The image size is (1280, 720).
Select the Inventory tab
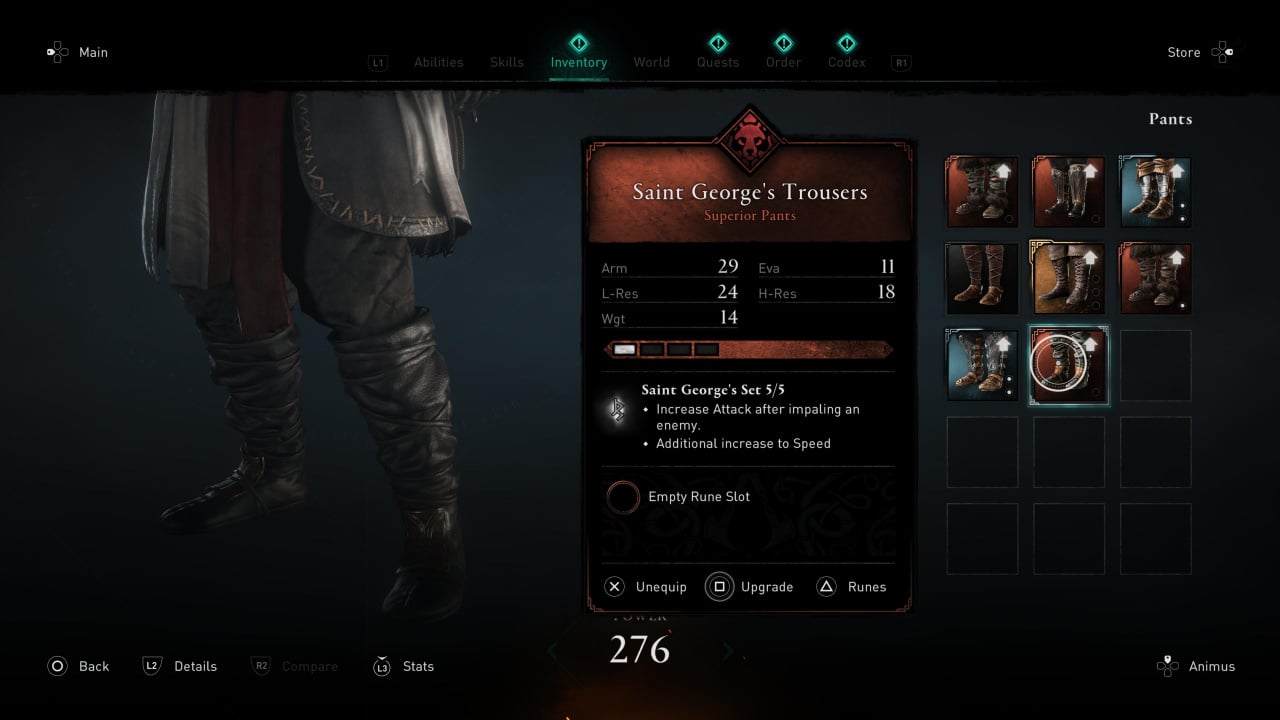(x=578, y=62)
